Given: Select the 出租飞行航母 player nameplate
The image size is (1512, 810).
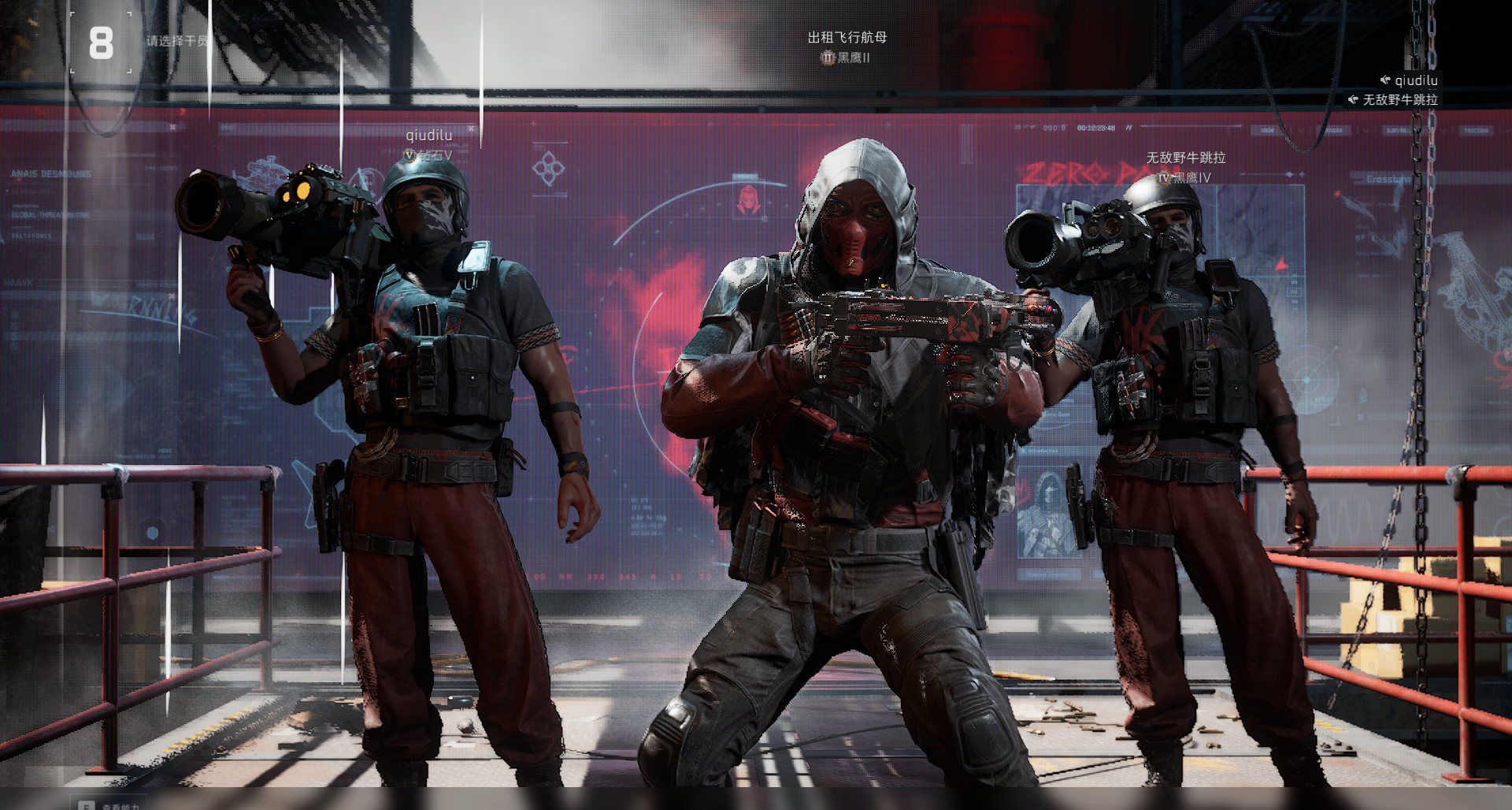Looking at the screenshot, I should pos(847,38).
